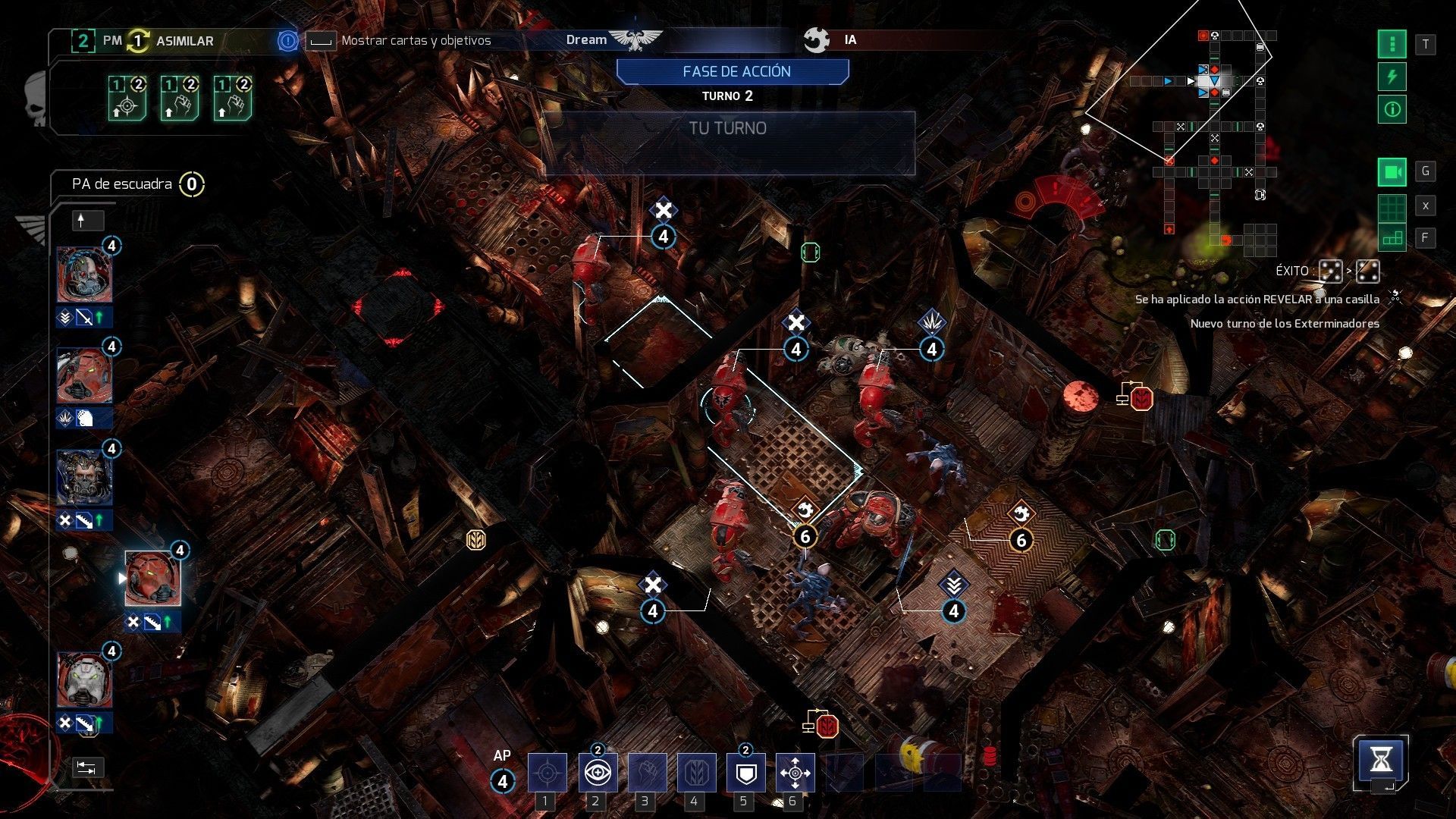The image size is (1456, 819).
Task: Click the swap arrows button below the squad list
Action: click(x=87, y=767)
